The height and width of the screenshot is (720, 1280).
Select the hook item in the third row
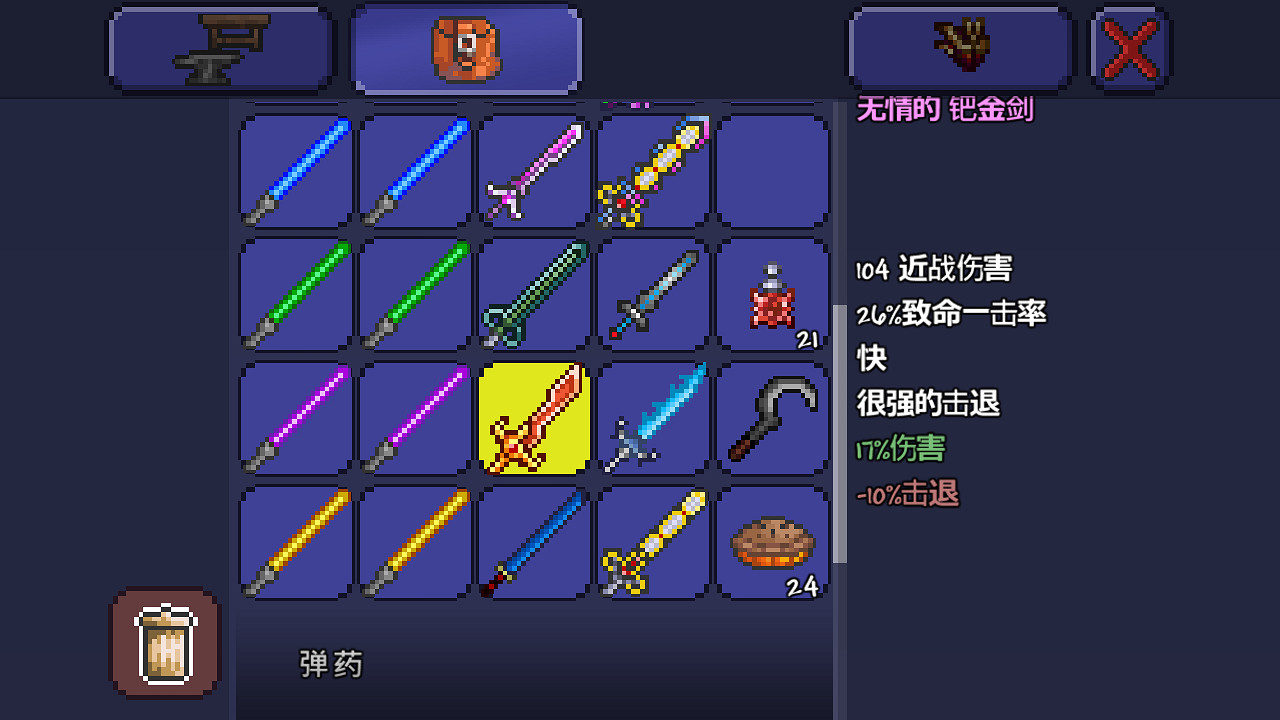(x=773, y=420)
